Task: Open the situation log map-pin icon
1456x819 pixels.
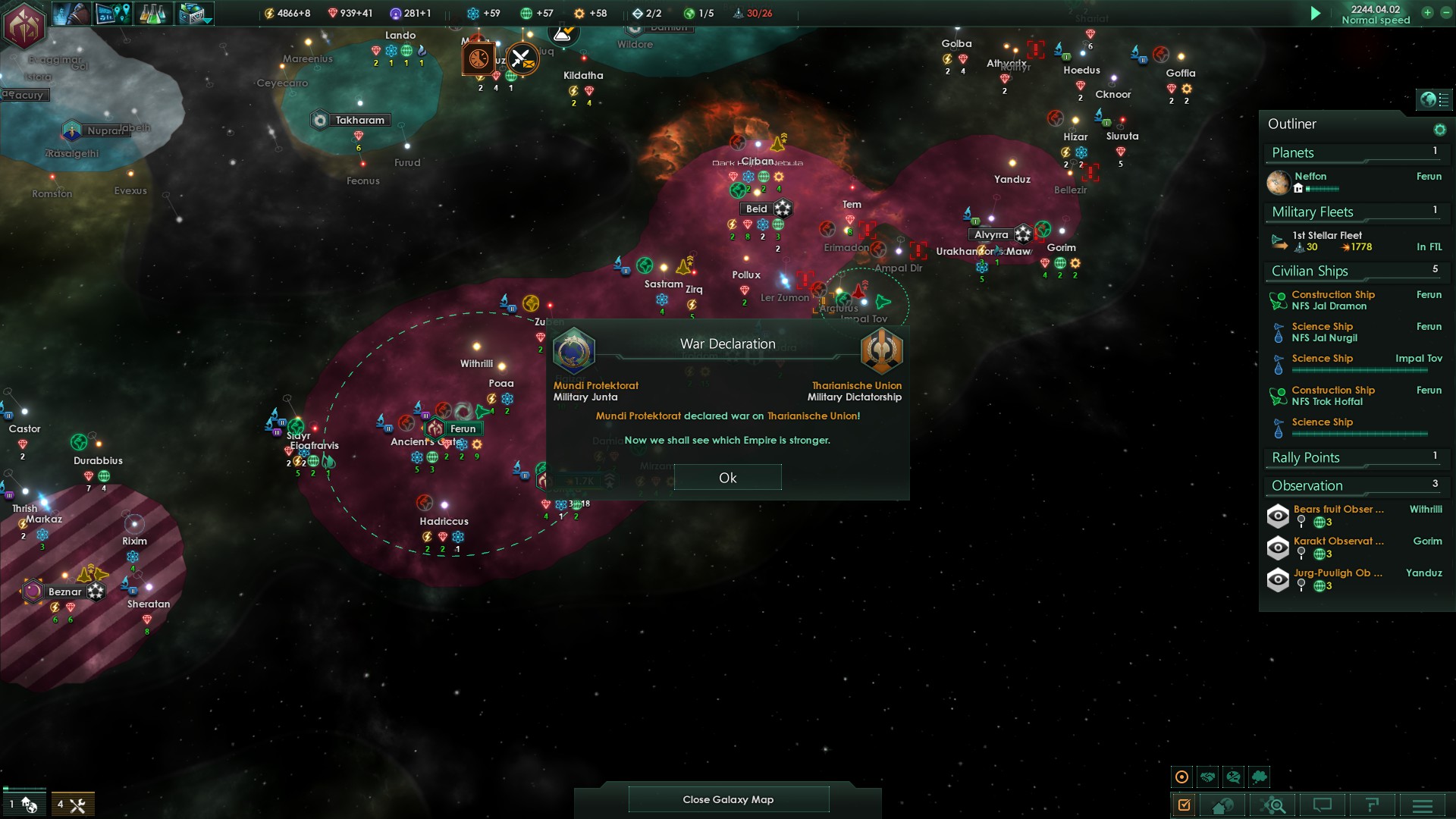Action: [113, 14]
